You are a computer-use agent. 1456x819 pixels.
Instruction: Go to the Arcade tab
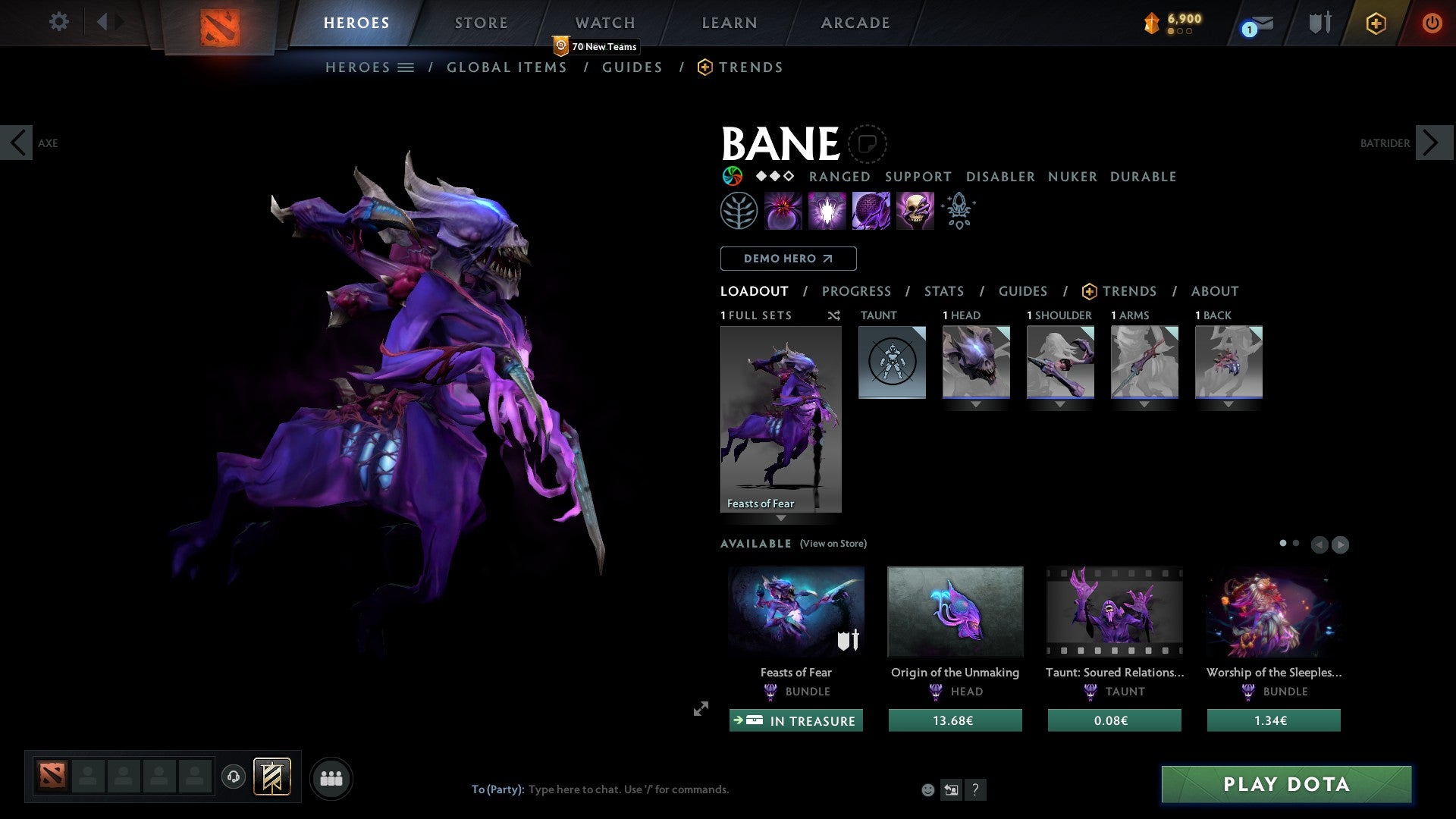(x=855, y=23)
